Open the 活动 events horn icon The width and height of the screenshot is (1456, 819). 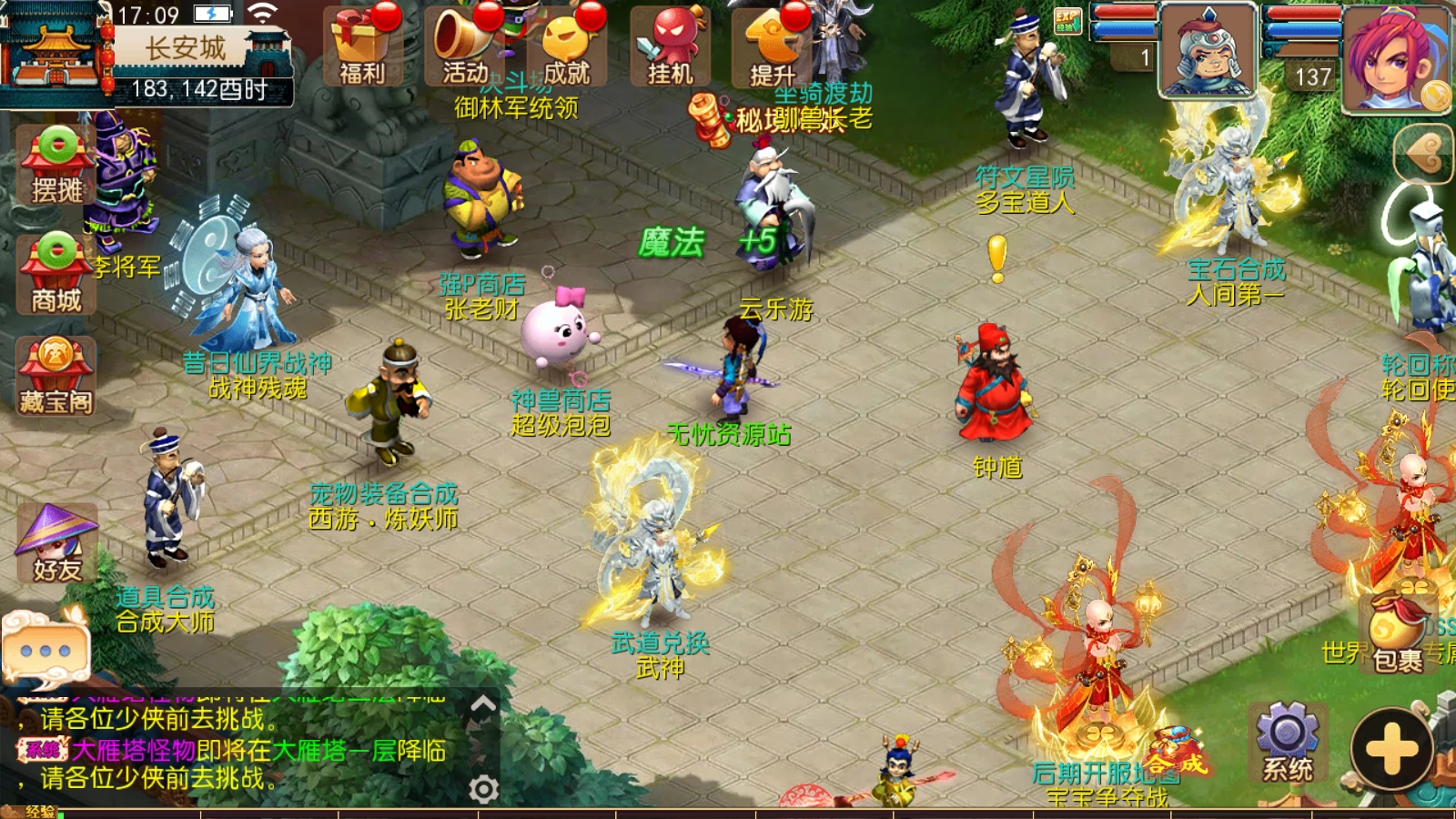pos(465,47)
